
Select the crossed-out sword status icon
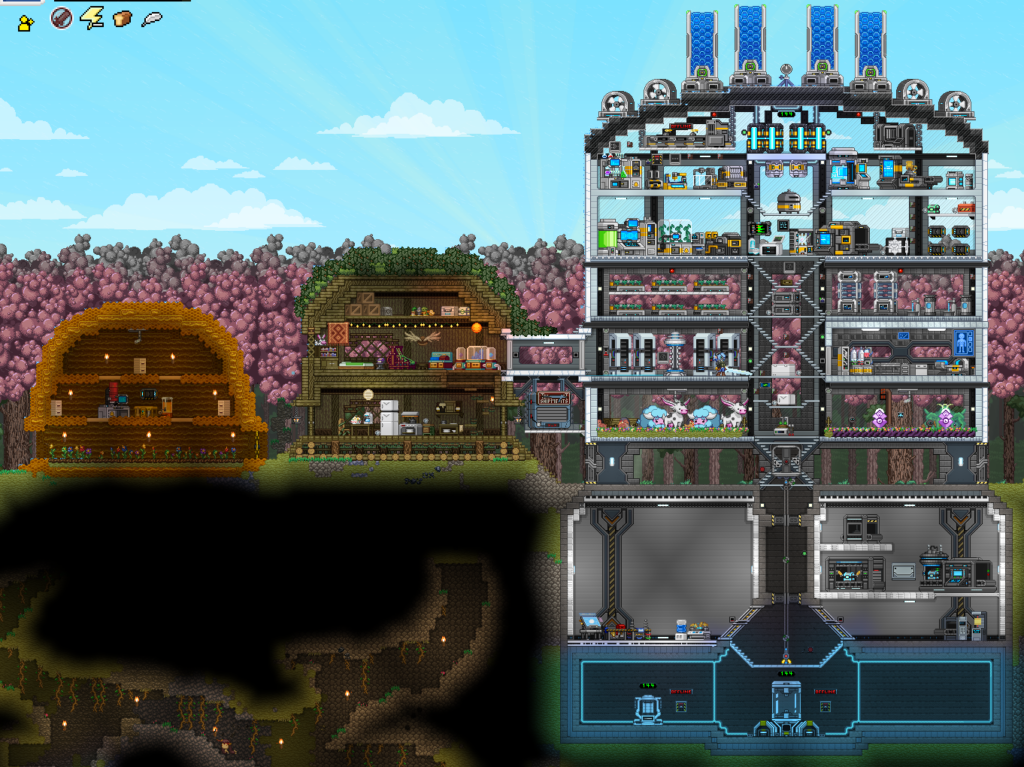pos(62,18)
